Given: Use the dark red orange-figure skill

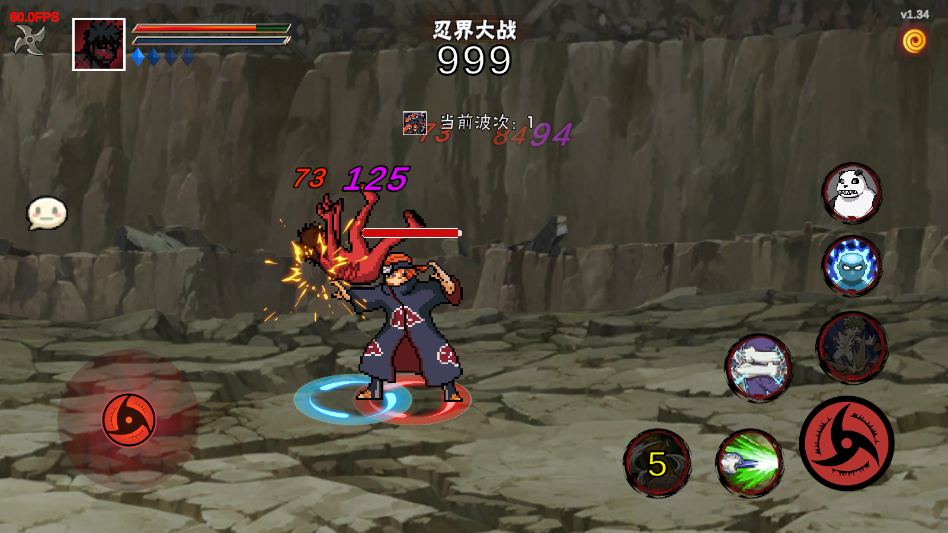Looking at the screenshot, I should 852,347.
